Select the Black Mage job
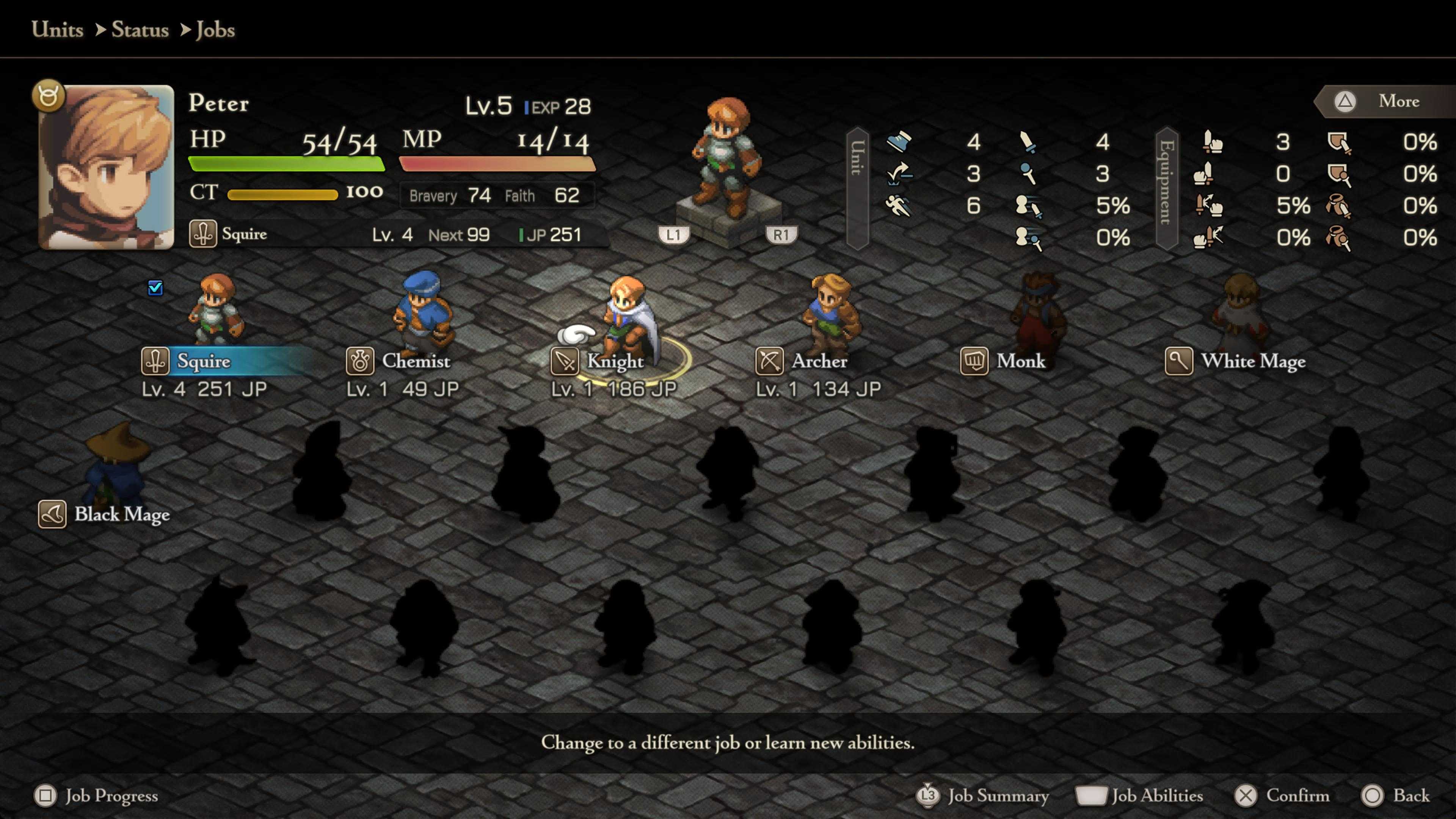This screenshot has width=1456, height=819. (x=121, y=515)
